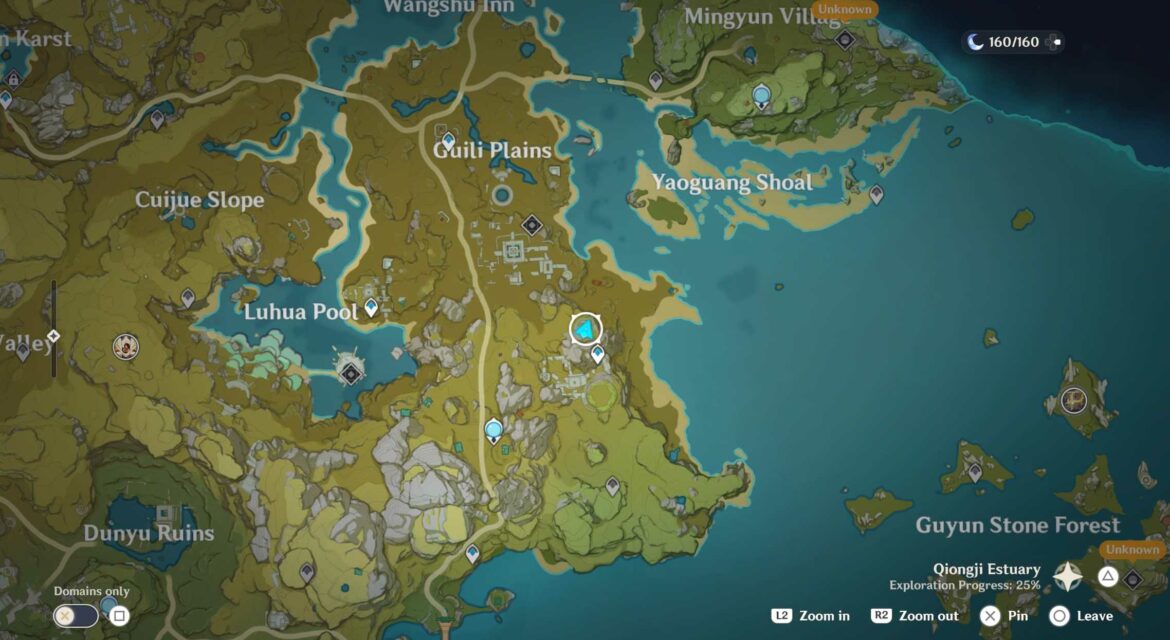Select the domain marker in Luhua Pool
1170x640 pixels.
click(x=350, y=372)
